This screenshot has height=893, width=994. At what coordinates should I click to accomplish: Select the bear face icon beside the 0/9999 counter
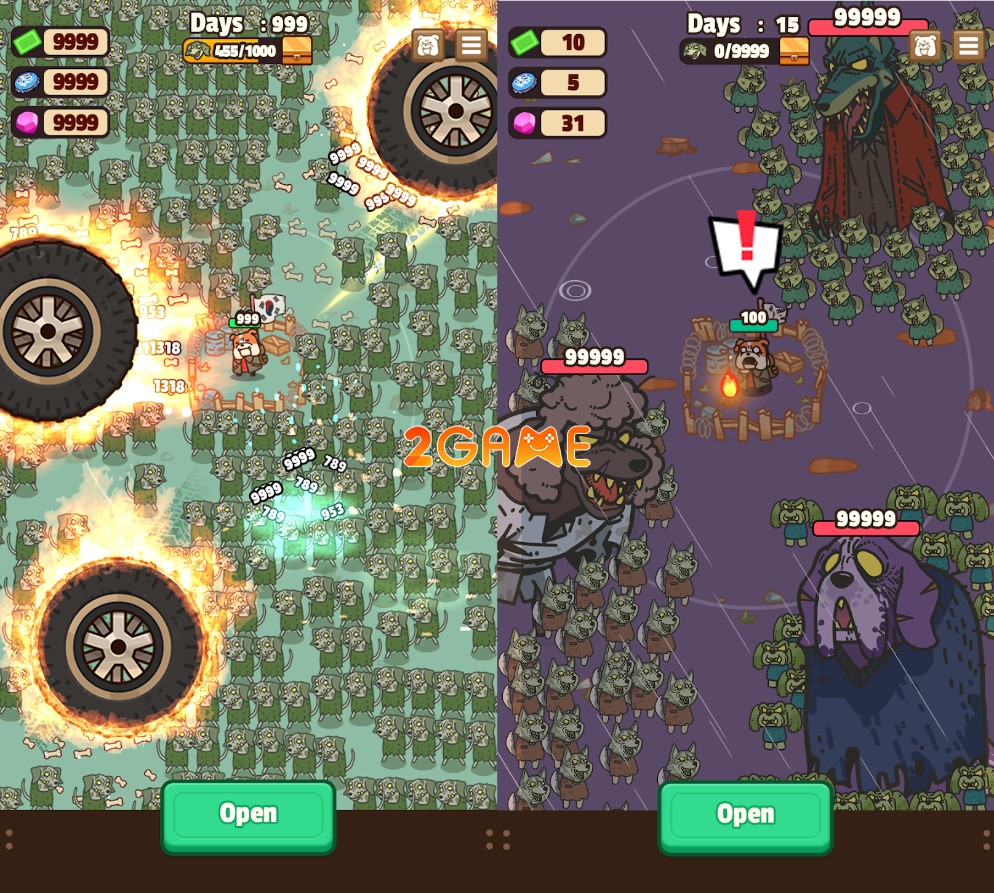coord(925,45)
